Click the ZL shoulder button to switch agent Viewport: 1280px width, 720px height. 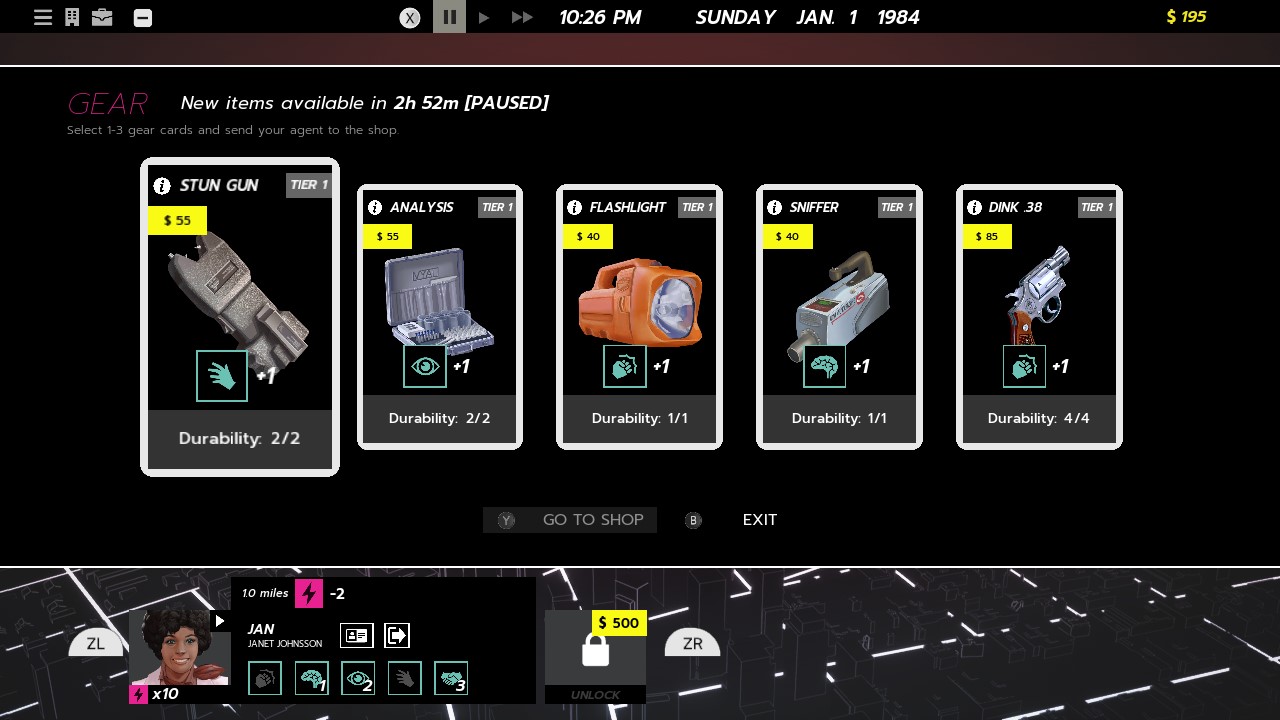95,643
